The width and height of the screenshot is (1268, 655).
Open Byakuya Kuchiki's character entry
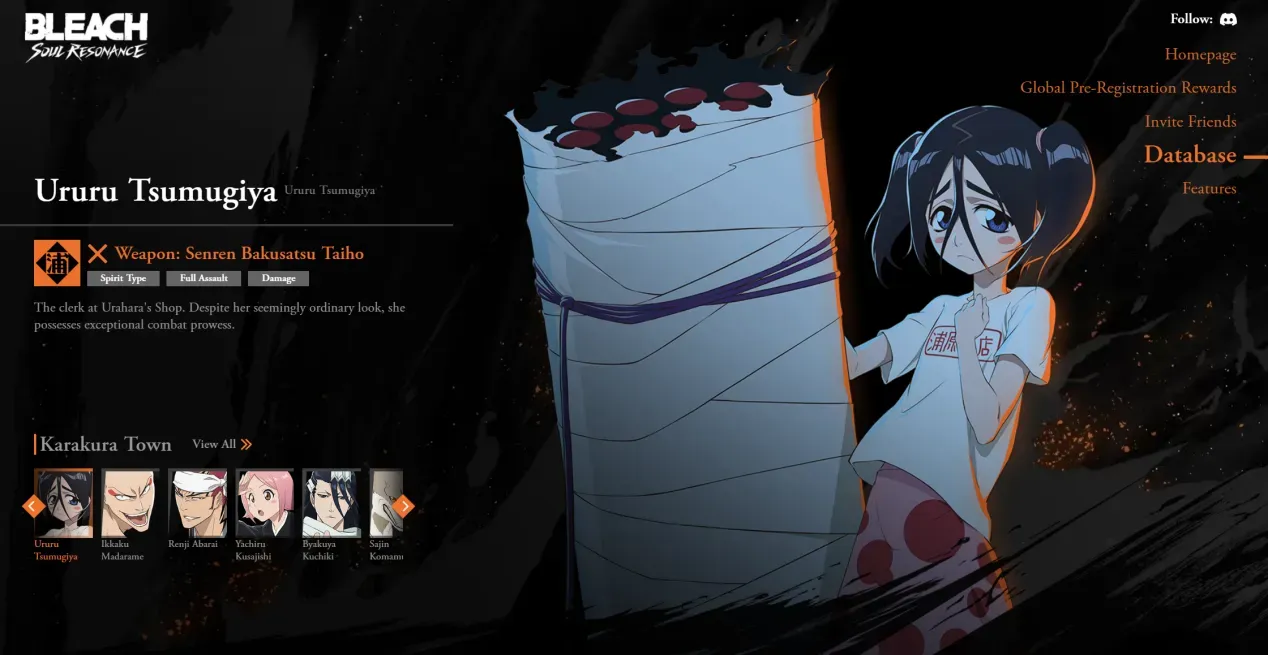332,503
